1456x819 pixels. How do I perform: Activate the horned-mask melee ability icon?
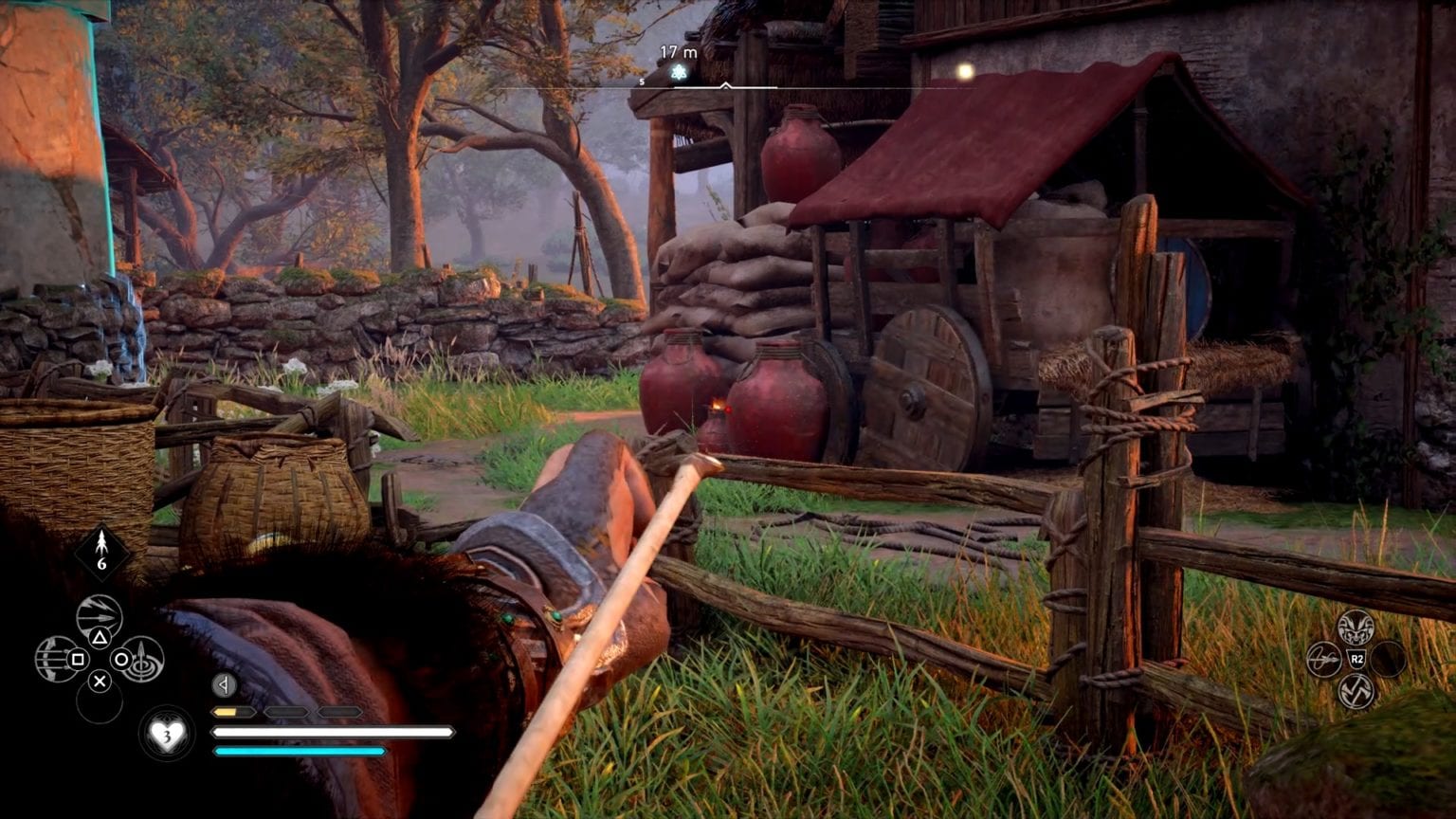click(1356, 628)
